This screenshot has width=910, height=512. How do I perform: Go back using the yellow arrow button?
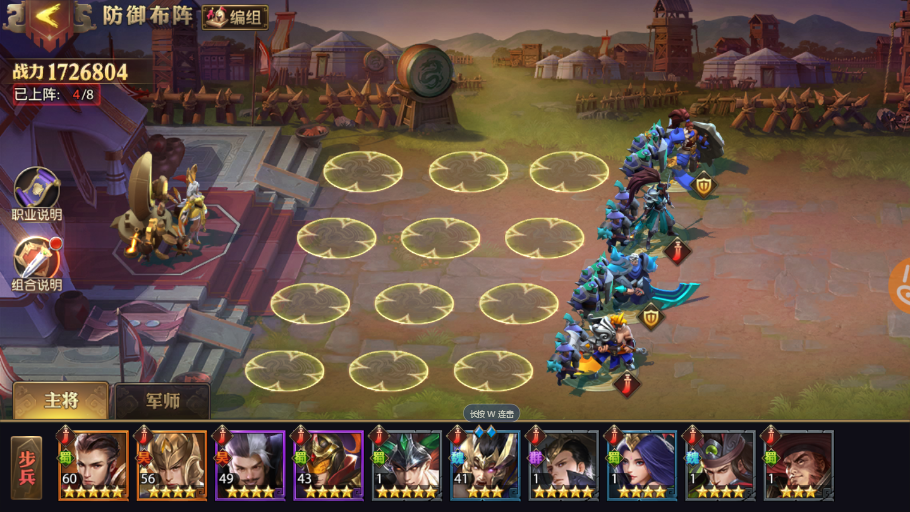pyautogui.click(x=46, y=17)
